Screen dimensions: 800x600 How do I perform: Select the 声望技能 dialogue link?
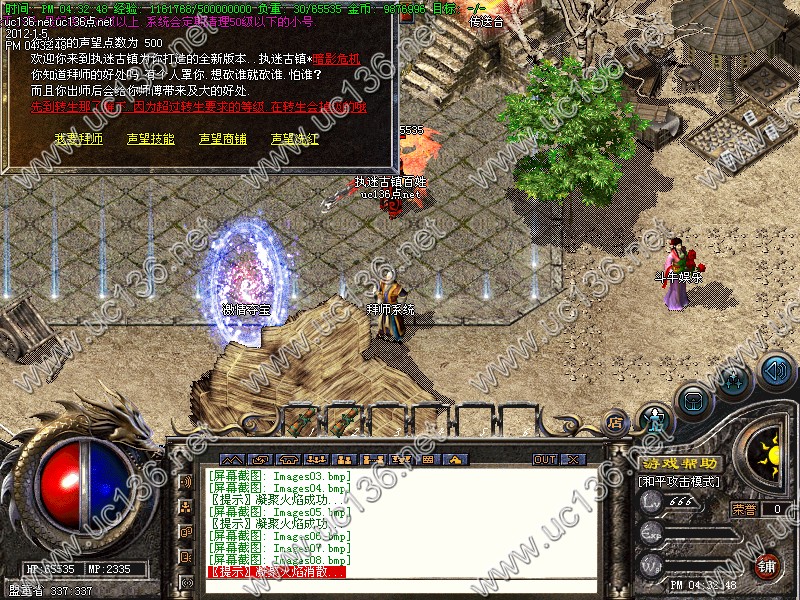point(151,139)
